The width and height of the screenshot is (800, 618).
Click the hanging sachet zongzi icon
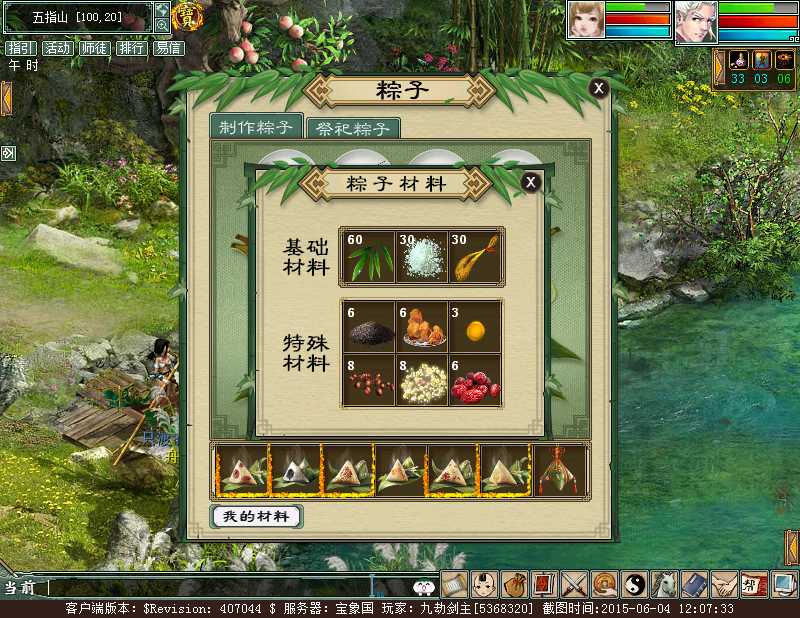[x=560, y=470]
